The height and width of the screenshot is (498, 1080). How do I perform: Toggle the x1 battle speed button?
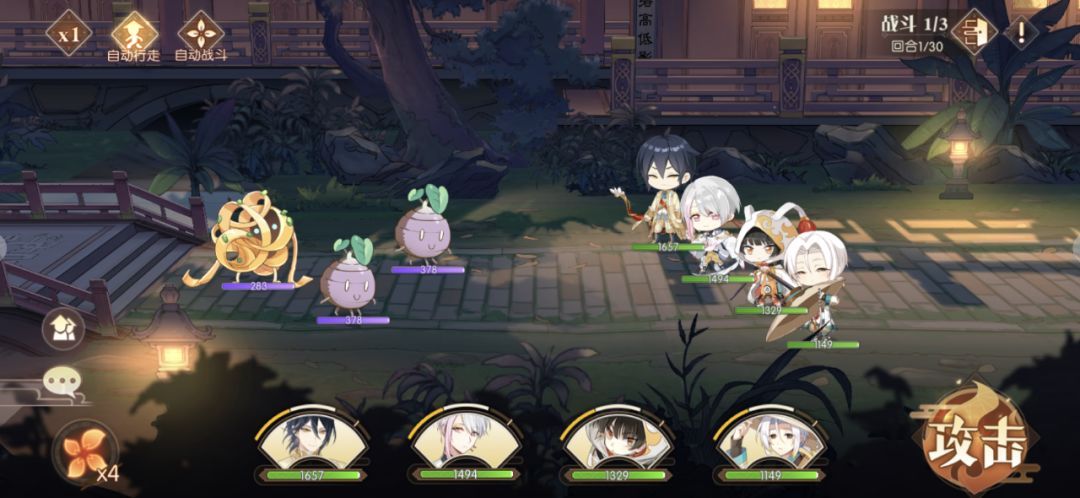(x=69, y=34)
